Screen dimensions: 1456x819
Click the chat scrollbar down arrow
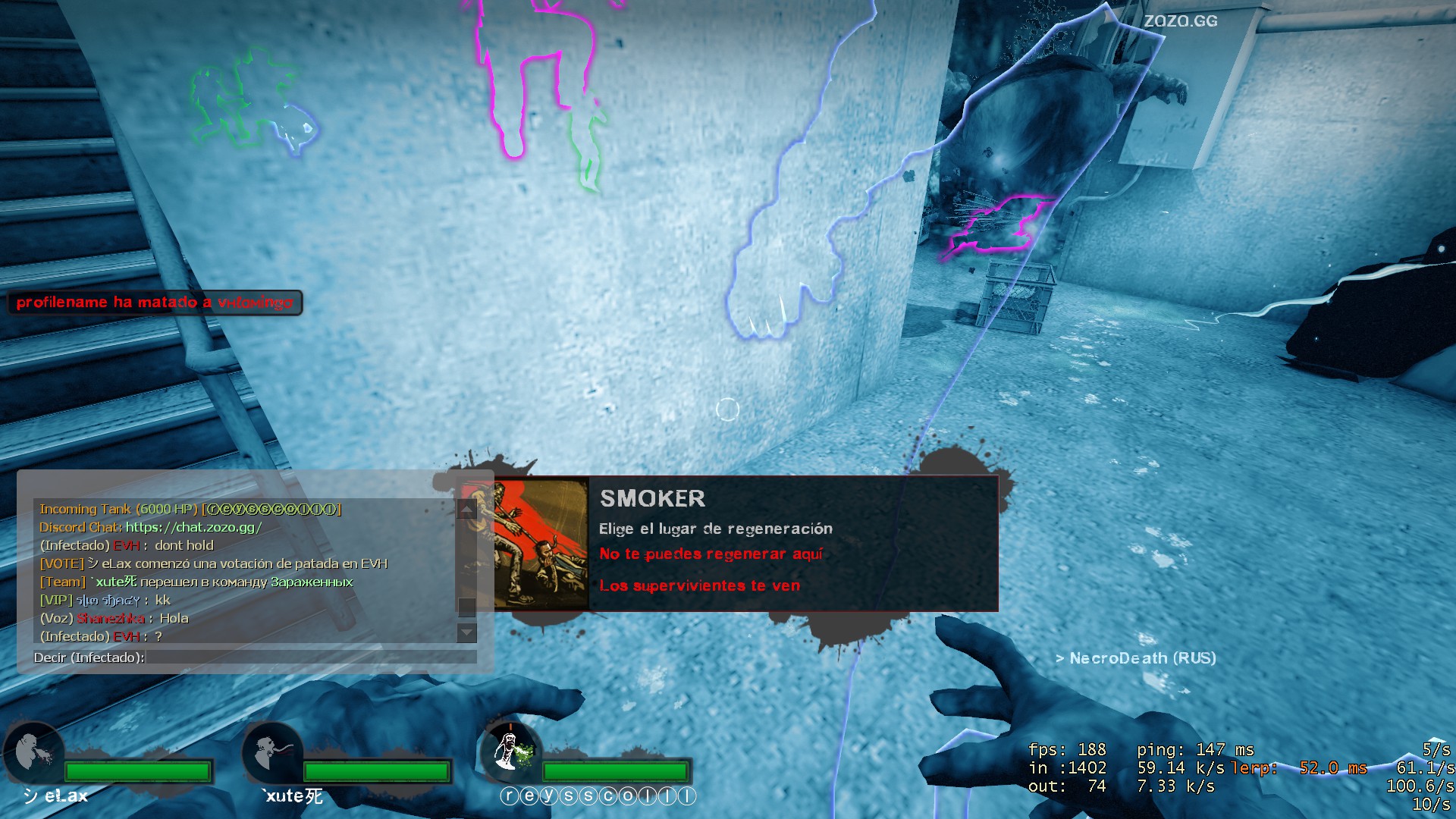(467, 632)
